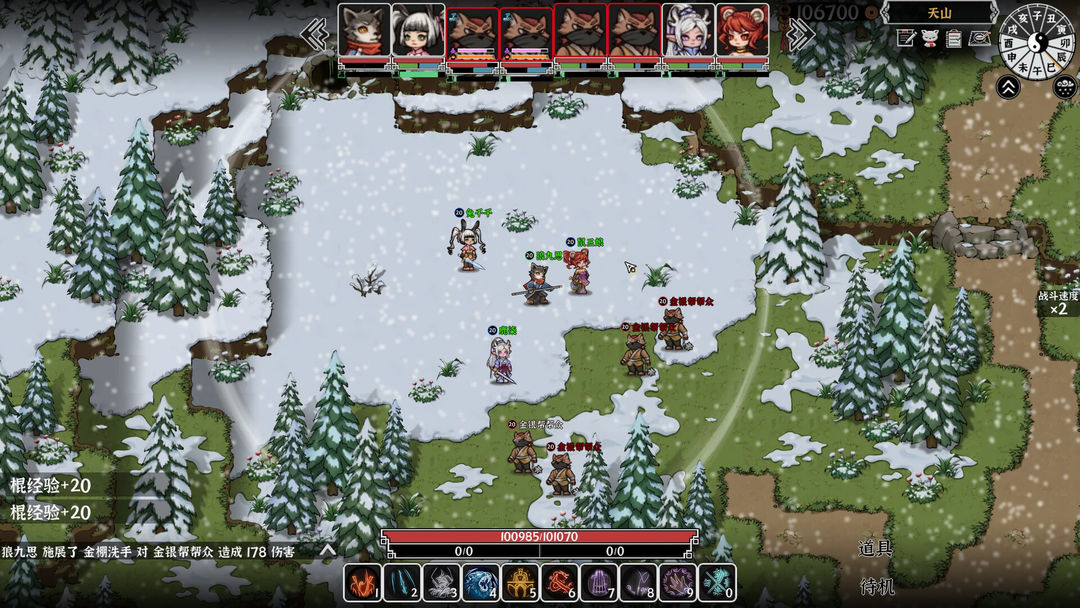Activate the blue beast head skill 4
Image resolution: width=1080 pixels, height=608 pixels.
pyautogui.click(x=481, y=582)
